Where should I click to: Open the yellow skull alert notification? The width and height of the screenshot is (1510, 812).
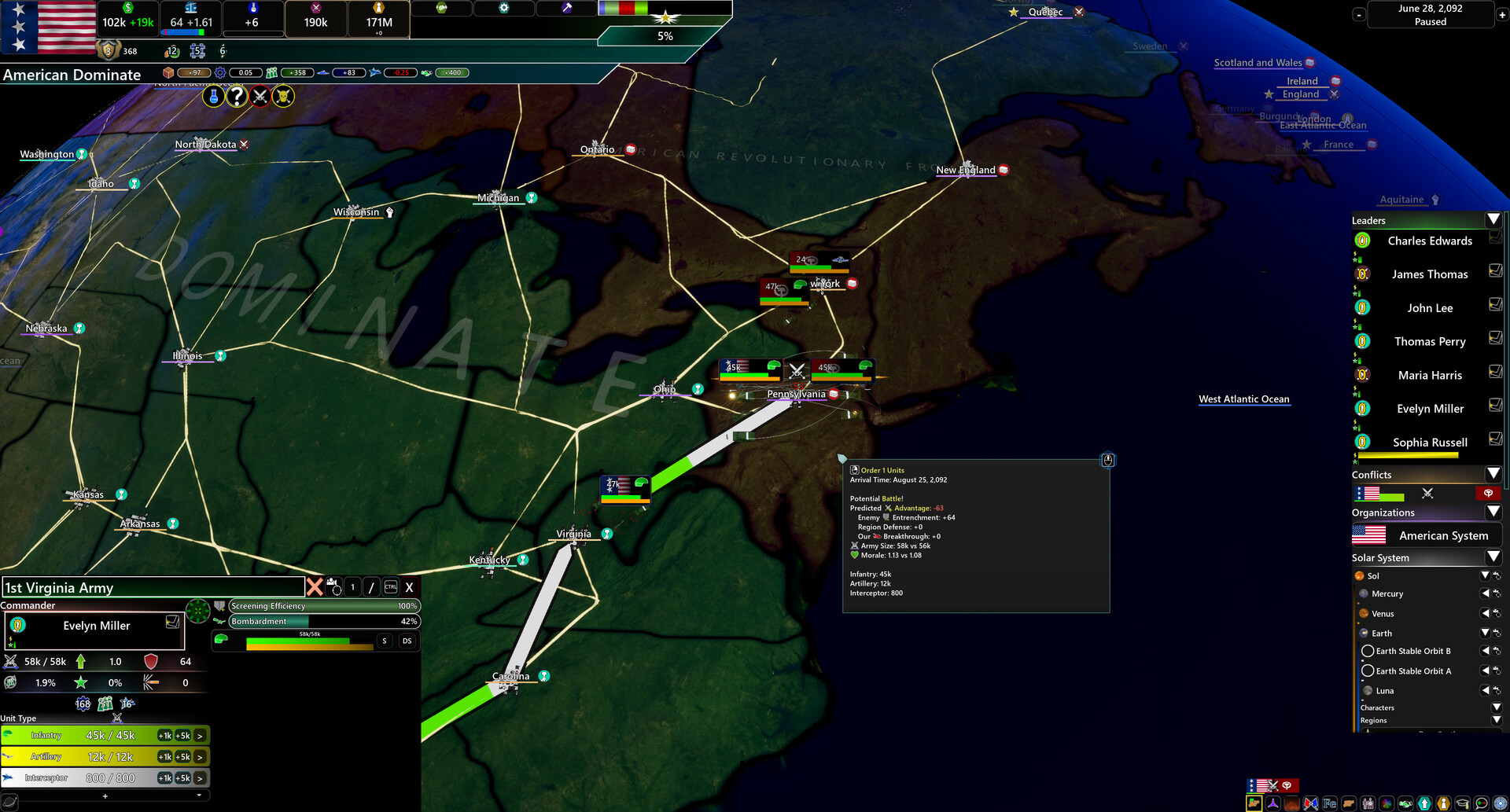point(283,96)
